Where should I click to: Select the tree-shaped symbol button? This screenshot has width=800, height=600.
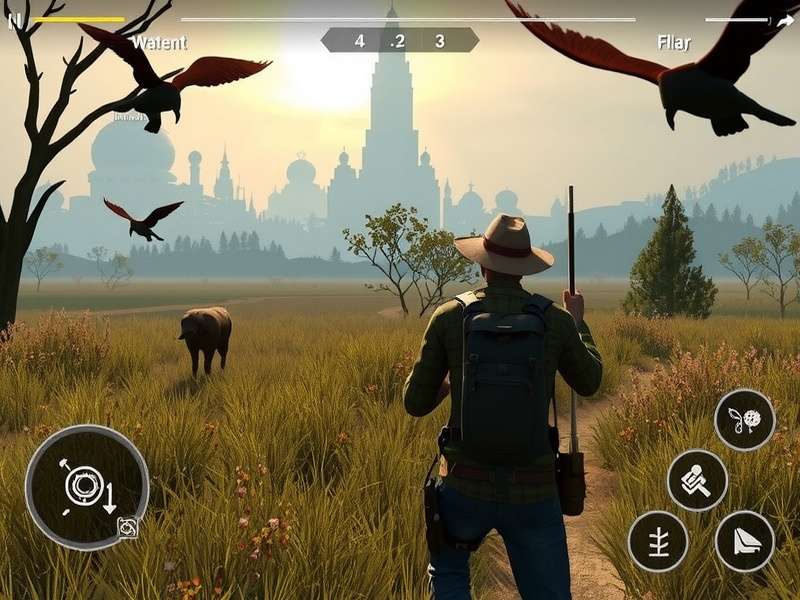(658, 541)
